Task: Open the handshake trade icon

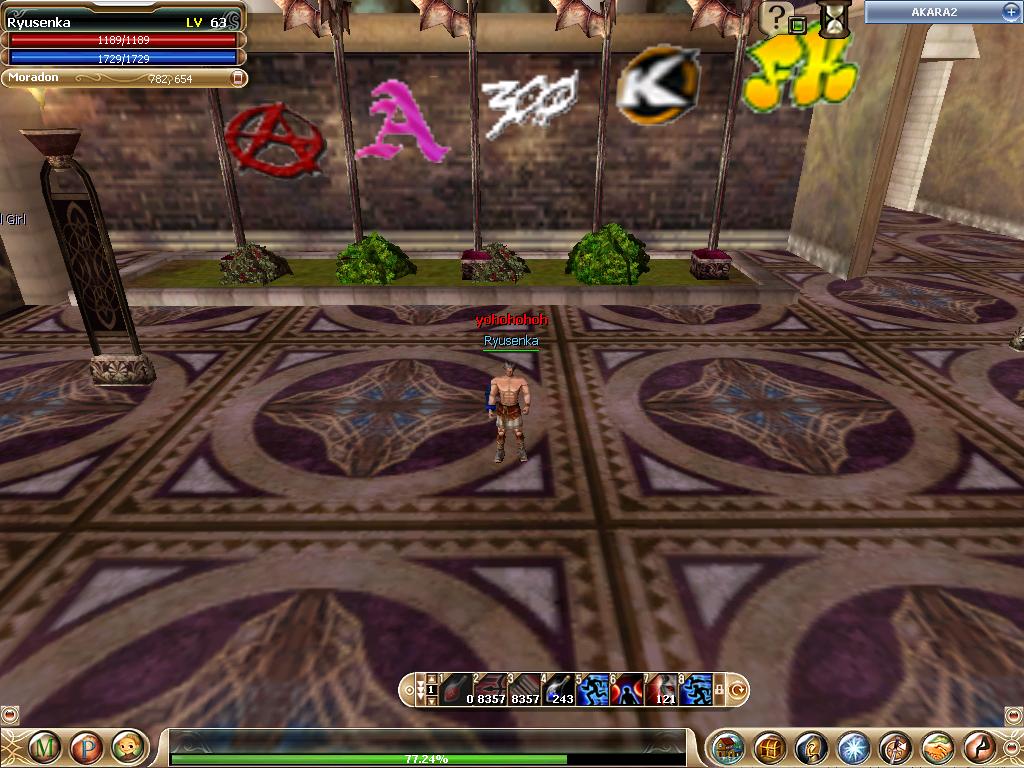Action: [937, 748]
